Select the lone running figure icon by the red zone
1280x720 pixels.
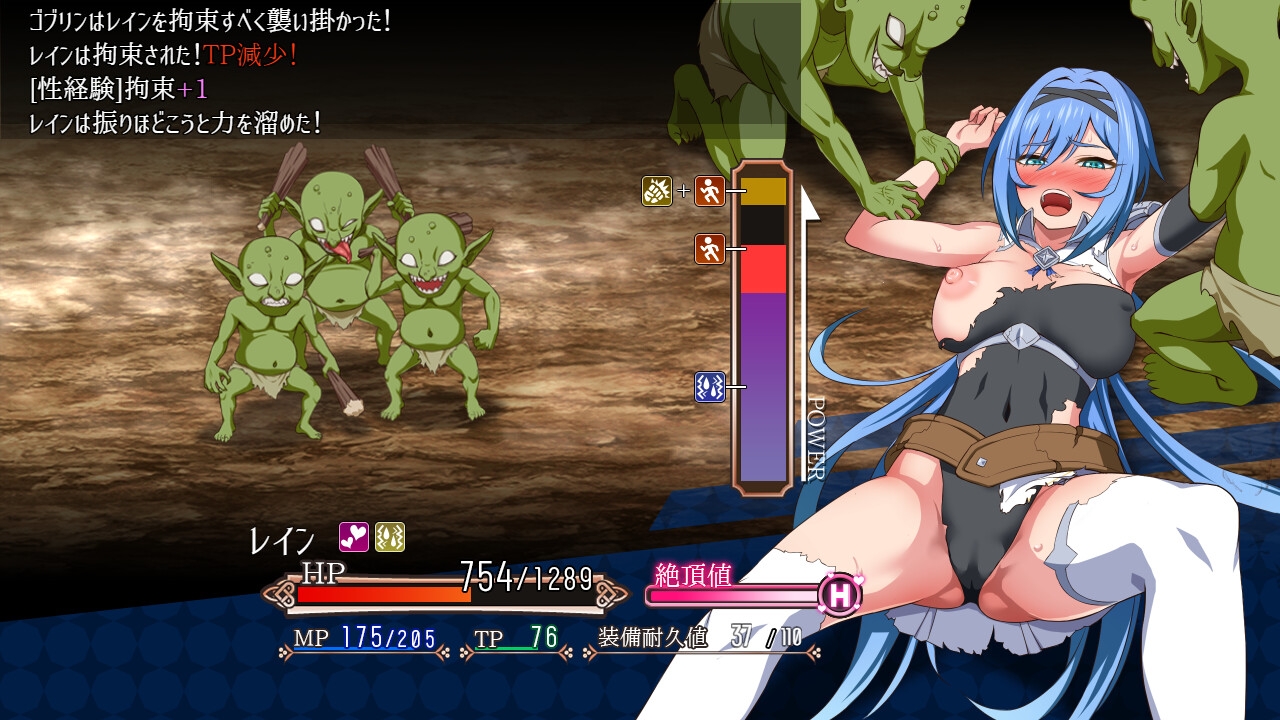(709, 248)
